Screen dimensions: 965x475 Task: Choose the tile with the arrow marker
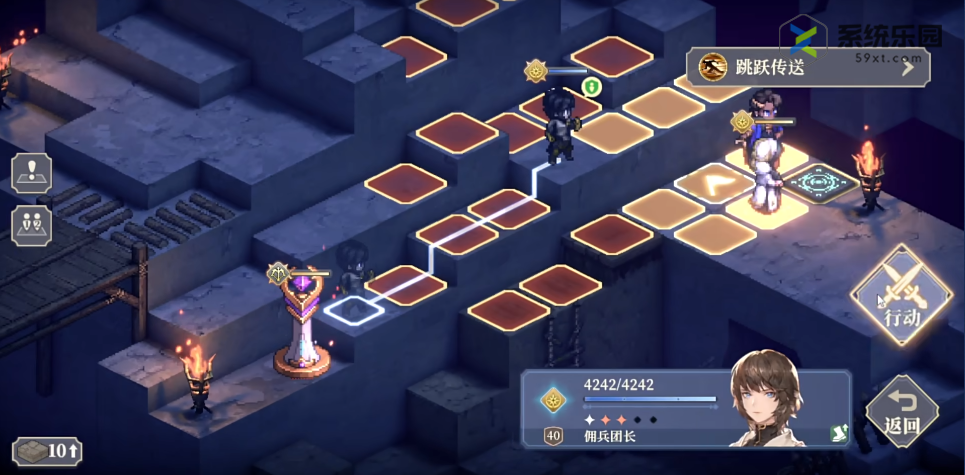tap(714, 182)
